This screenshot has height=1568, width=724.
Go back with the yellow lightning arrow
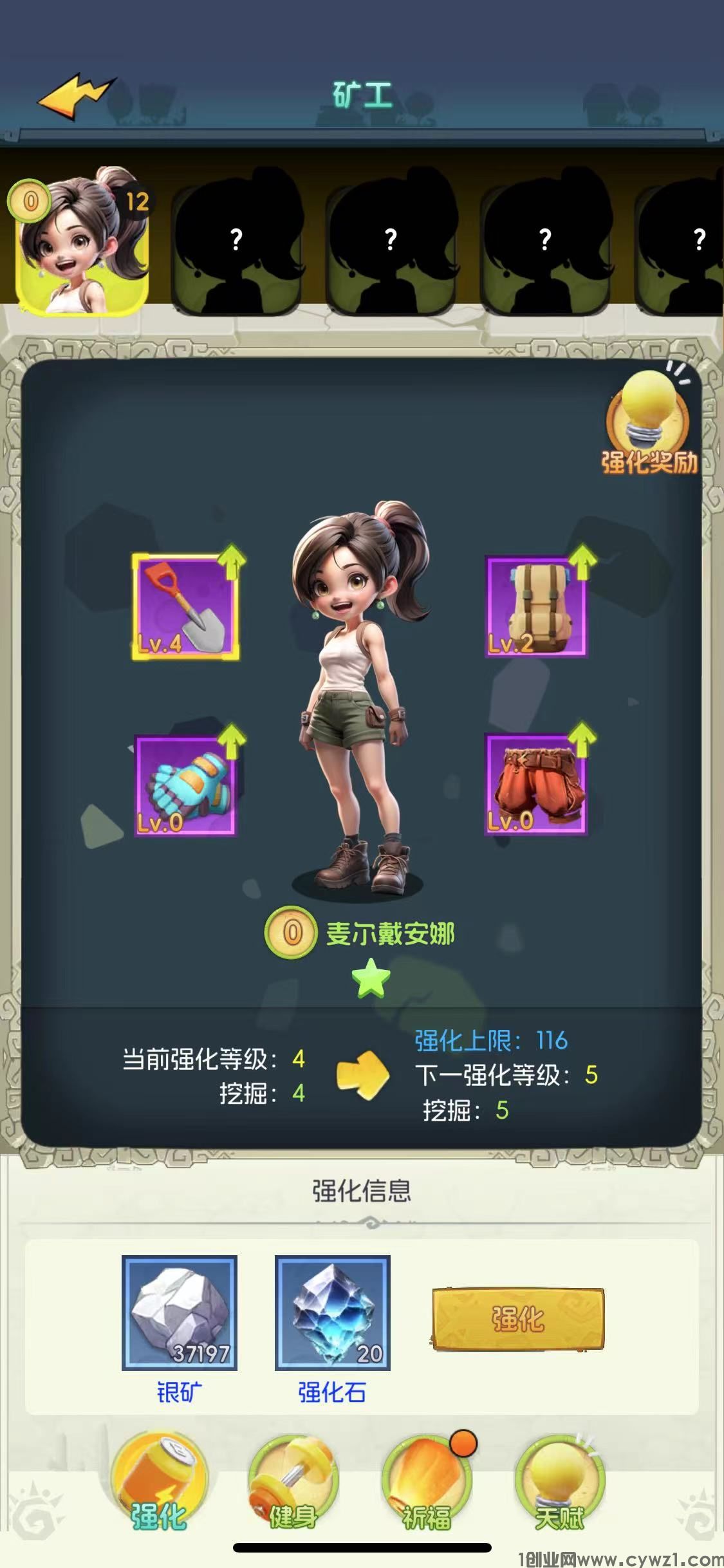coord(77,97)
